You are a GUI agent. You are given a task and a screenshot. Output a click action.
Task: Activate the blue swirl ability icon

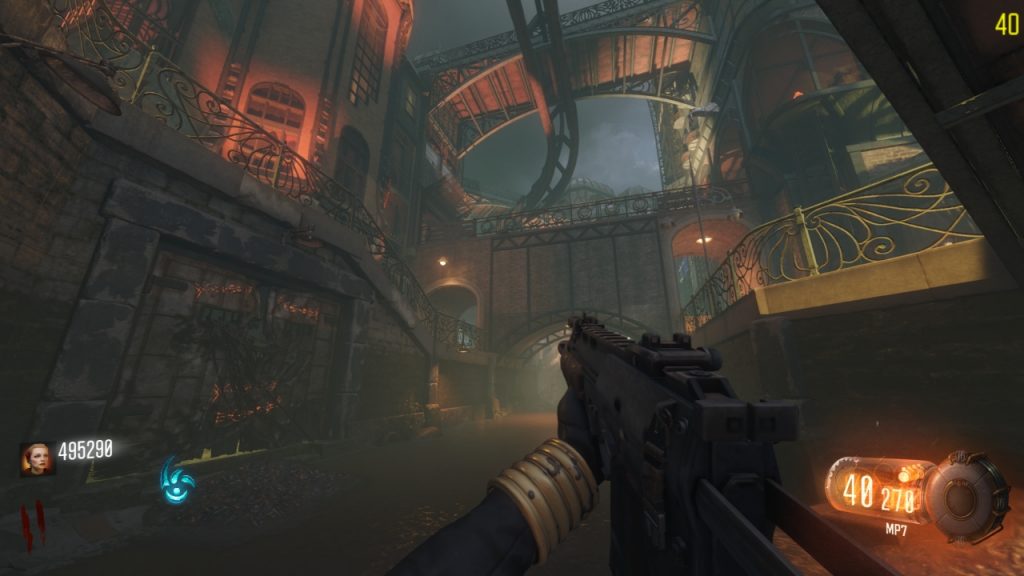pos(180,480)
